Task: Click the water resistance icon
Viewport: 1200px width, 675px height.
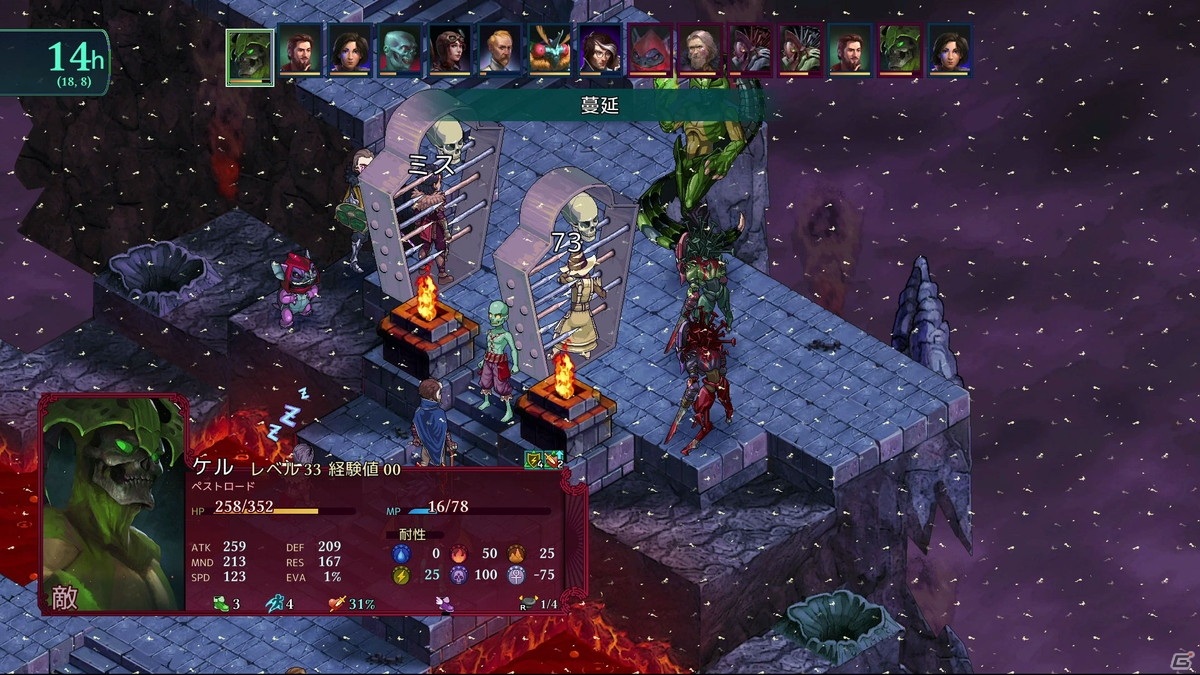Action: [400, 553]
